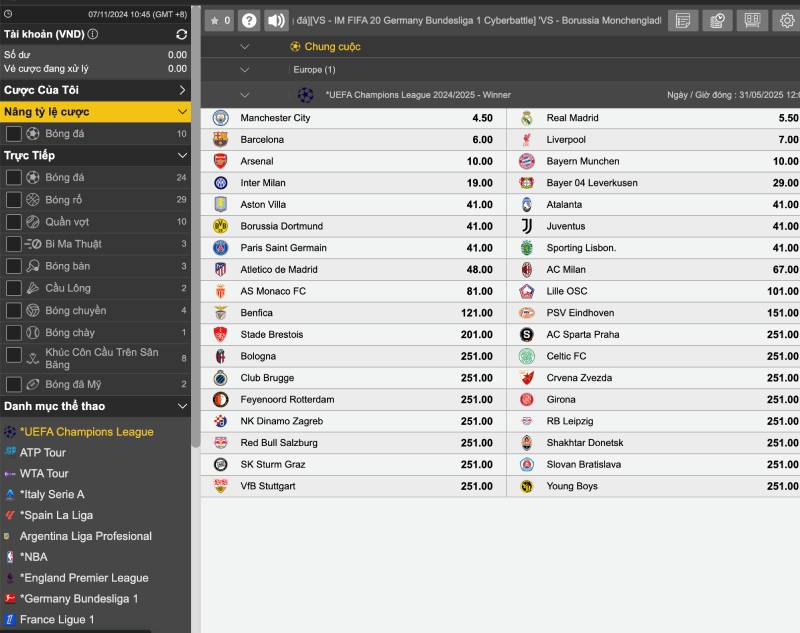Refresh the account balance
This screenshot has width=800, height=633.
pos(181,34)
